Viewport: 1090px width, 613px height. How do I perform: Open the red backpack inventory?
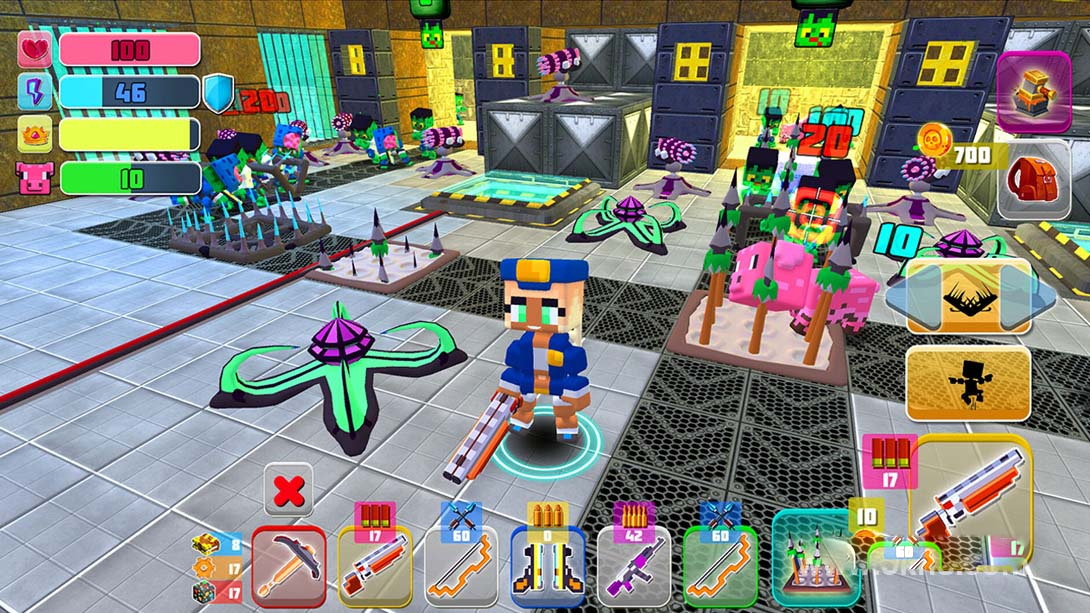pos(1033,180)
